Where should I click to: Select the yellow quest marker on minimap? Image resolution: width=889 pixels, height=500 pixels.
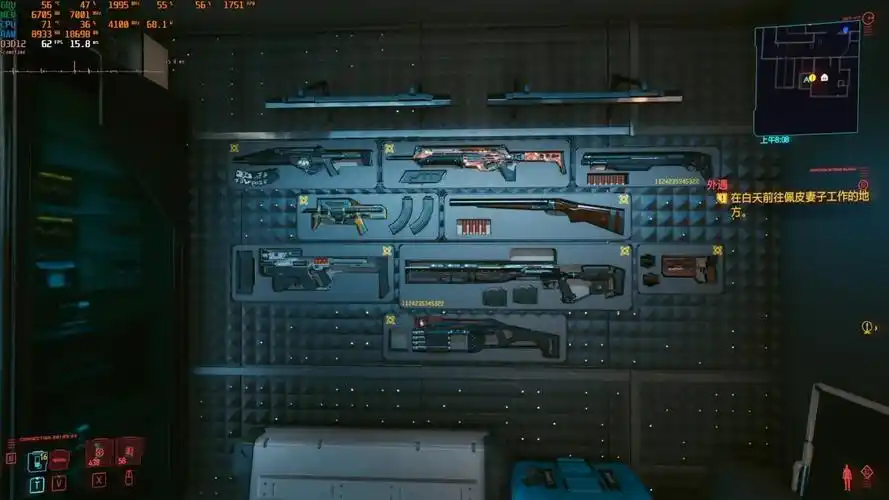click(811, 78)
